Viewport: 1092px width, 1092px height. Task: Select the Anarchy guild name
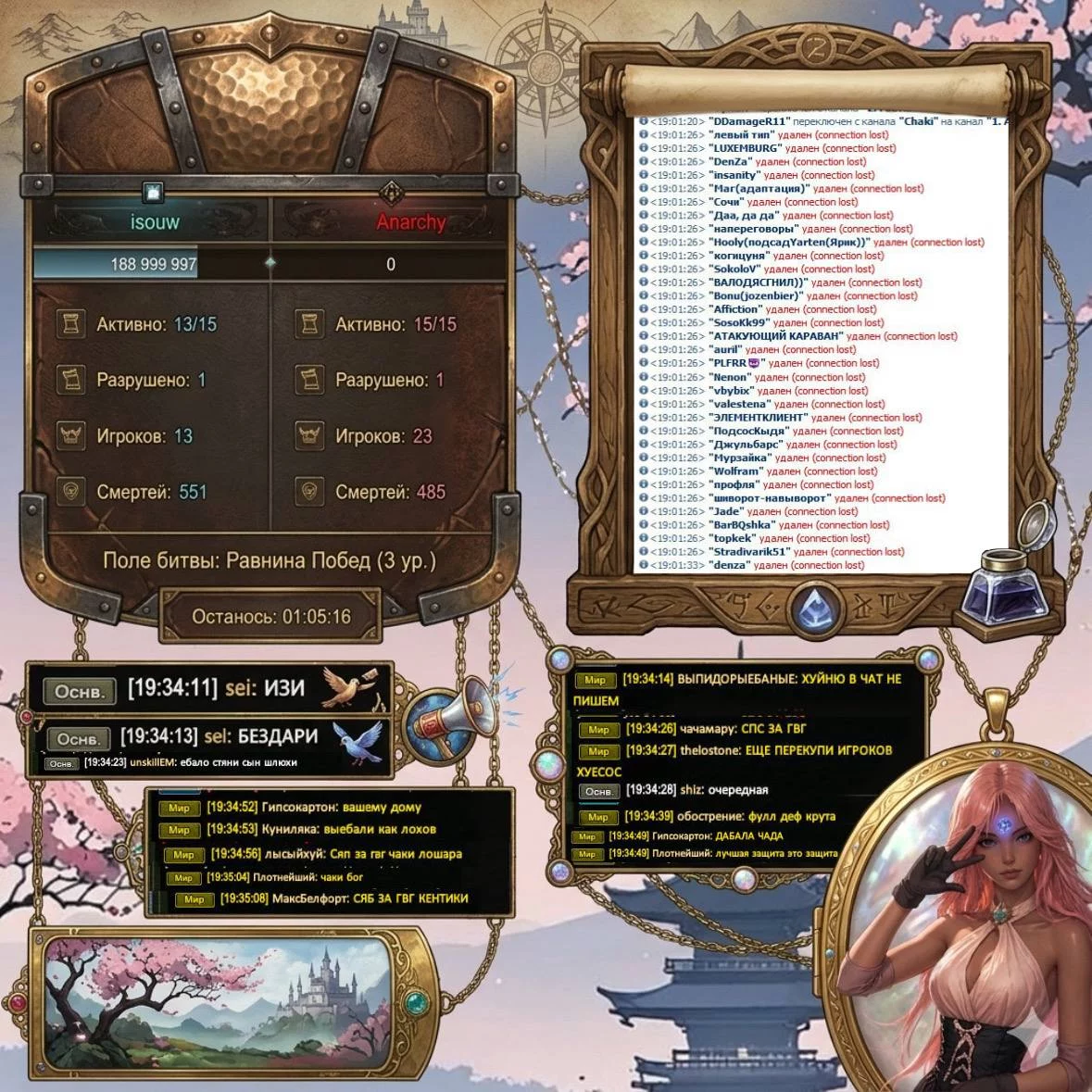(x=410, y=222)
